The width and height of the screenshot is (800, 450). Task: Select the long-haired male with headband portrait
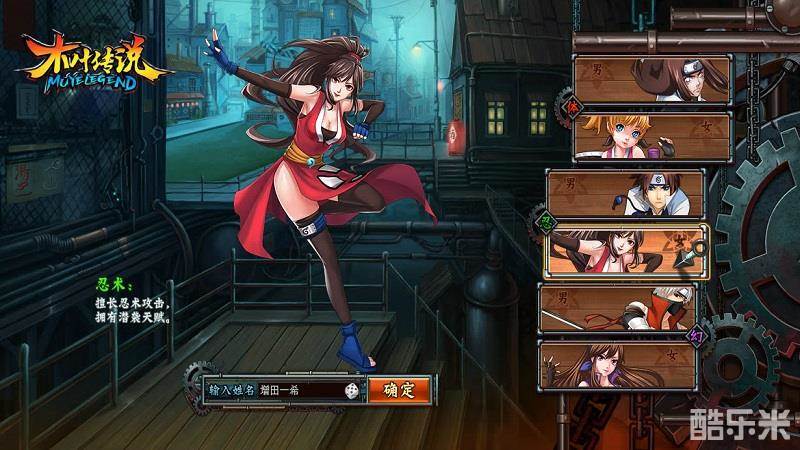tap(652, 79)
